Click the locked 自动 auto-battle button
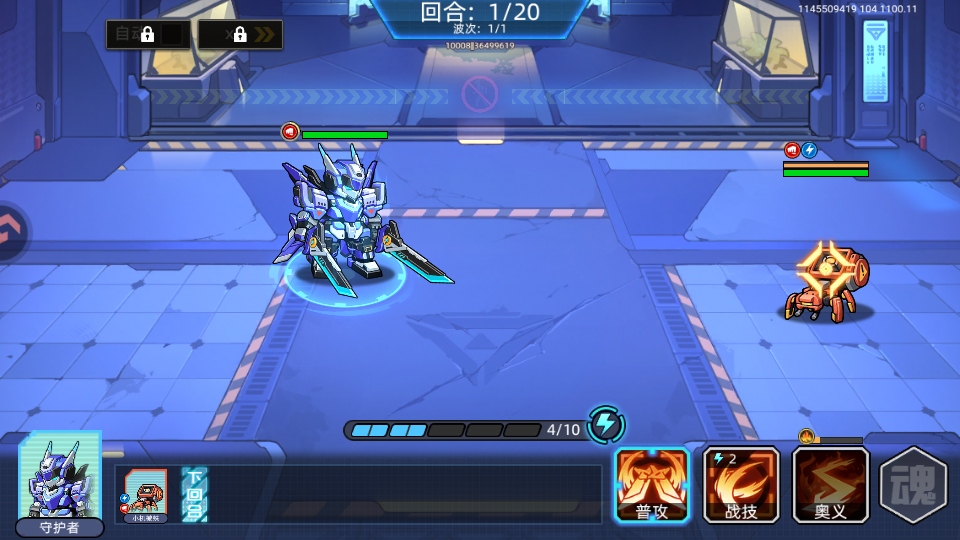This screenshot has width=960, height=540. 147,35
